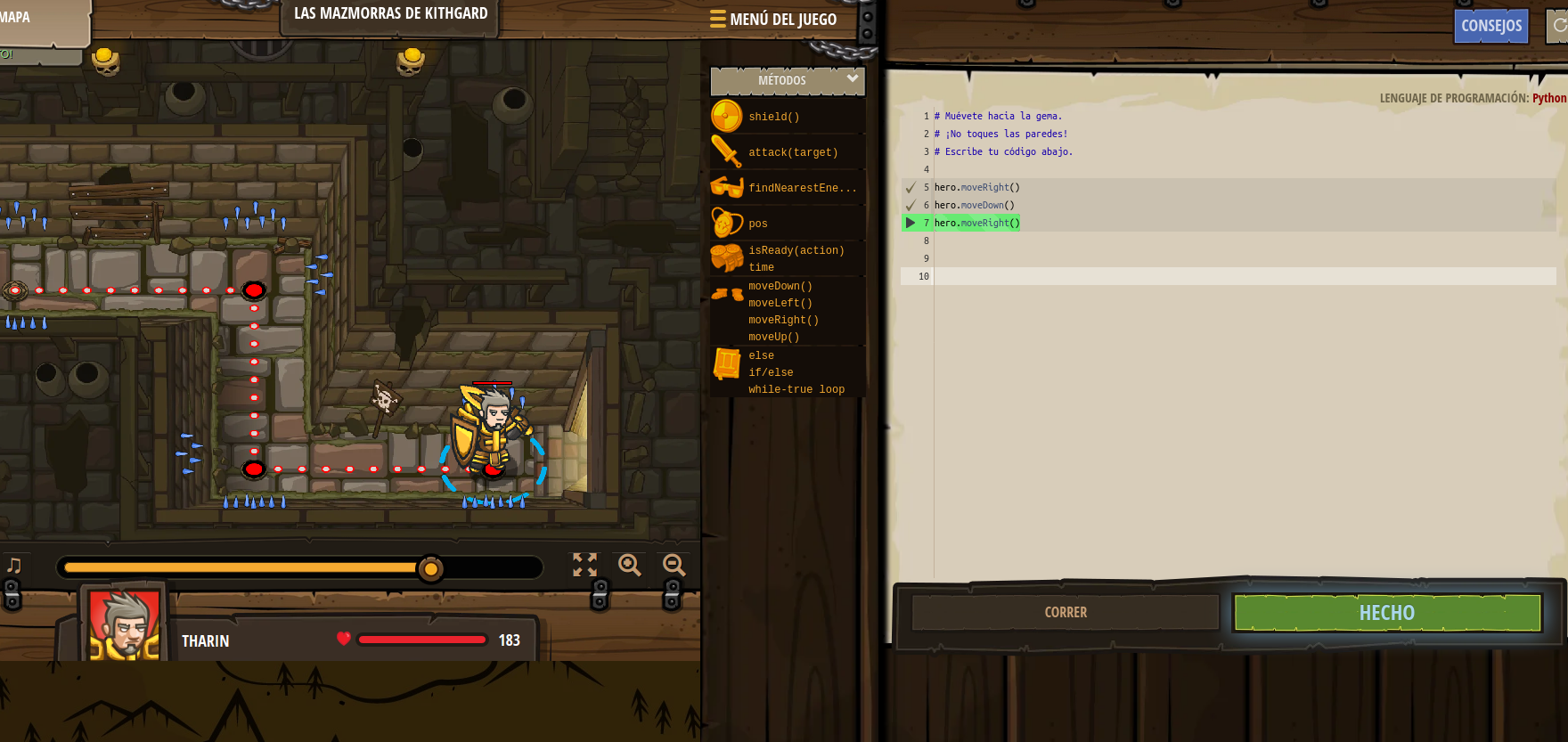1568x742 pixels.
Task: Click line 10 in the code editor
Action: (1069, 276)
